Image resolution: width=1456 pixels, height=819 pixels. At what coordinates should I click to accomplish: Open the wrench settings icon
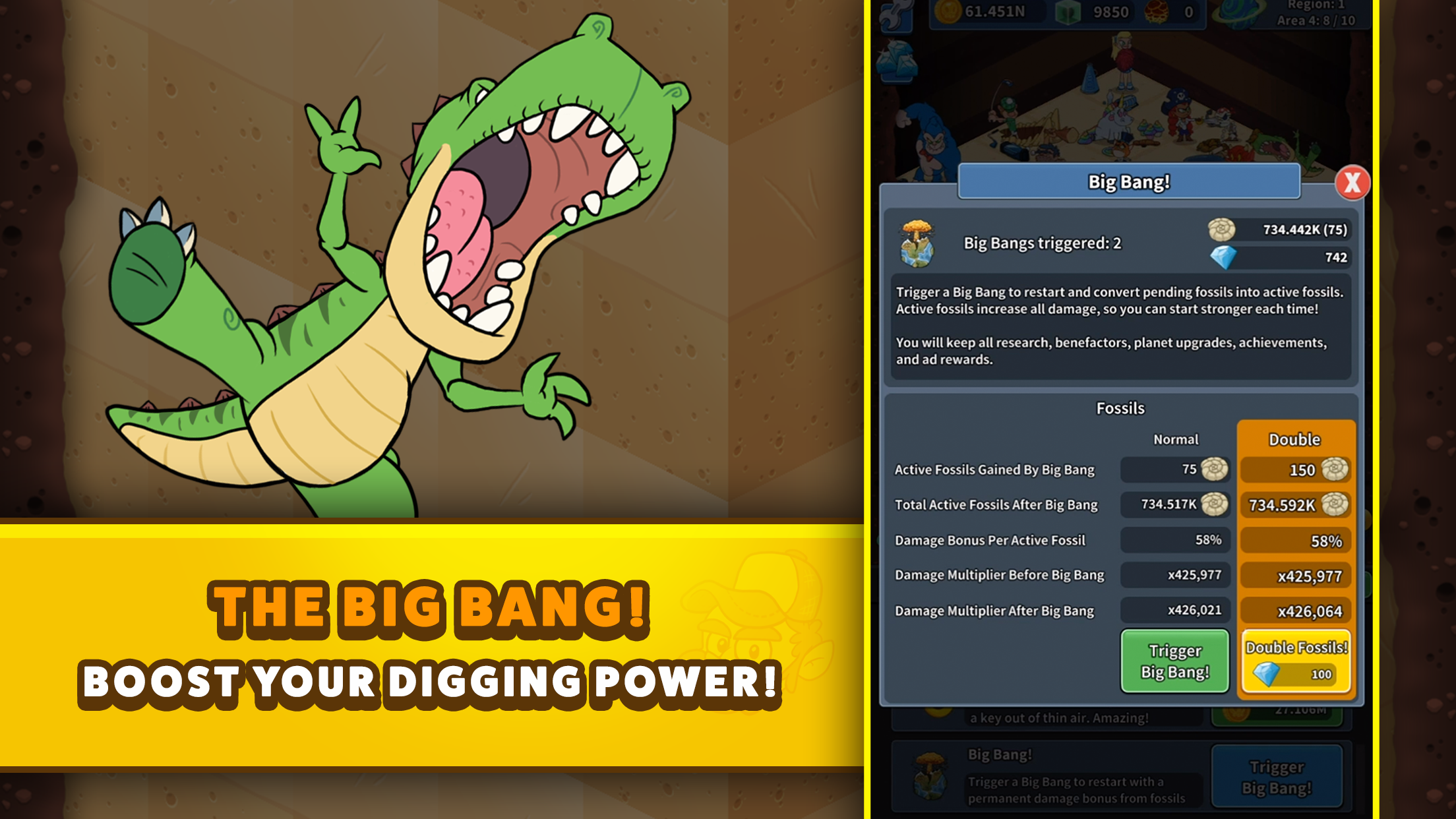pos(898,11)
